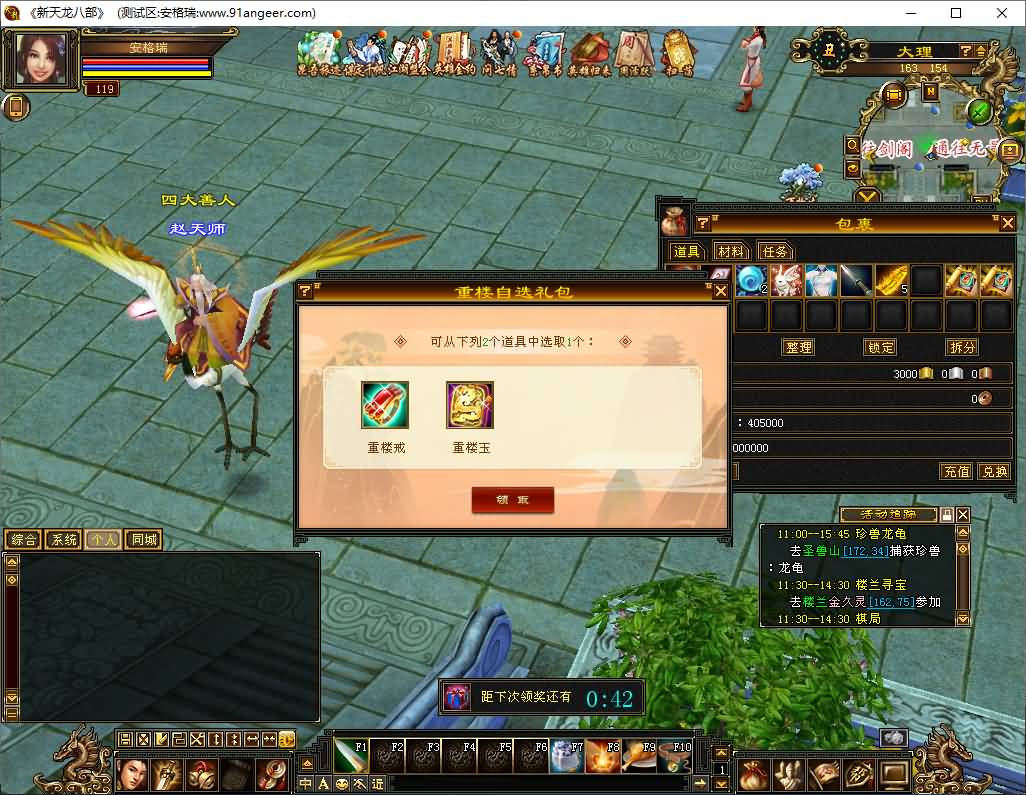Click the player portrait of 安格瑞
Viewport: 1026px width, 795px height.
[42, 59]
